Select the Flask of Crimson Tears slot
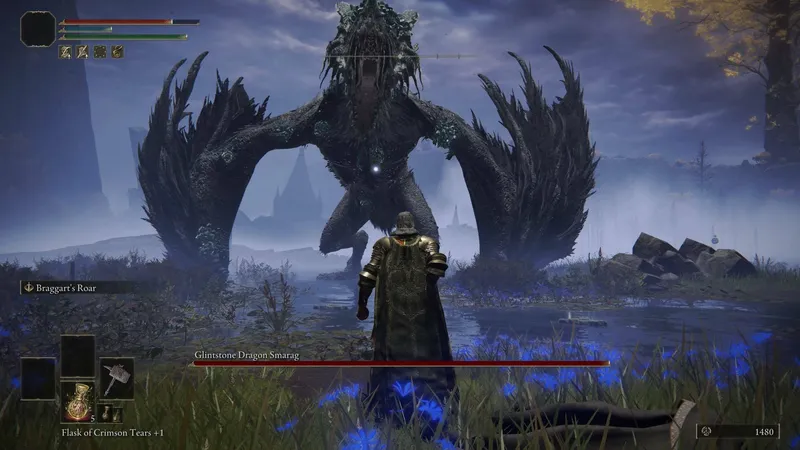Viewport: 800px width, 450px height. pos(78,401)
